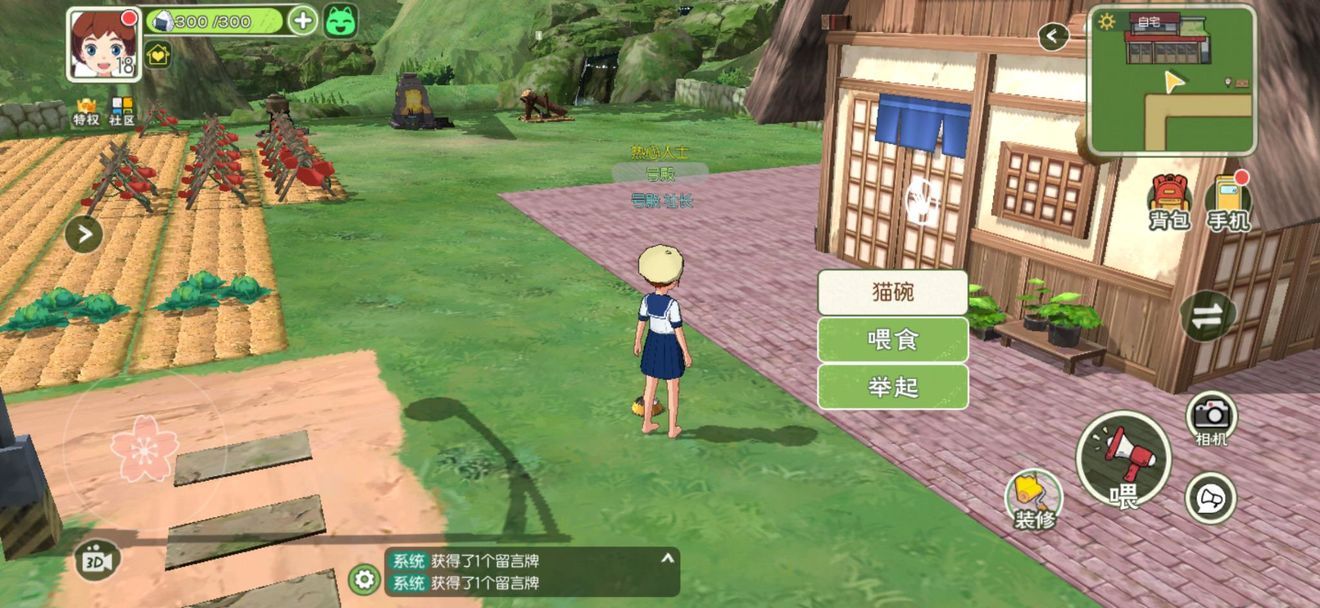Choose the 喂食 feed option

pyautogui.click(x=893, y=340)
